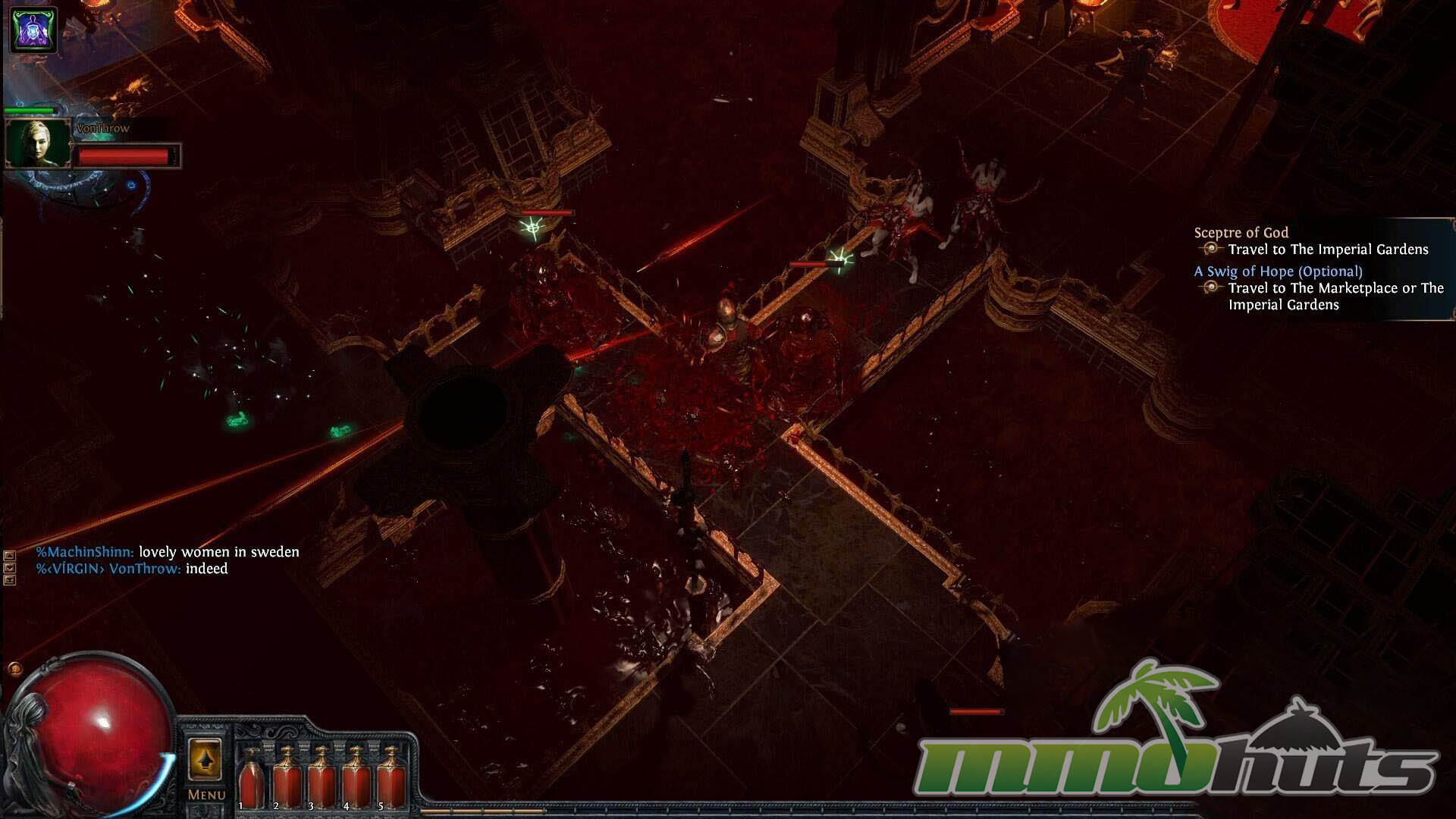Open the Menu button
1456x819 pixels.
[206, 795]
